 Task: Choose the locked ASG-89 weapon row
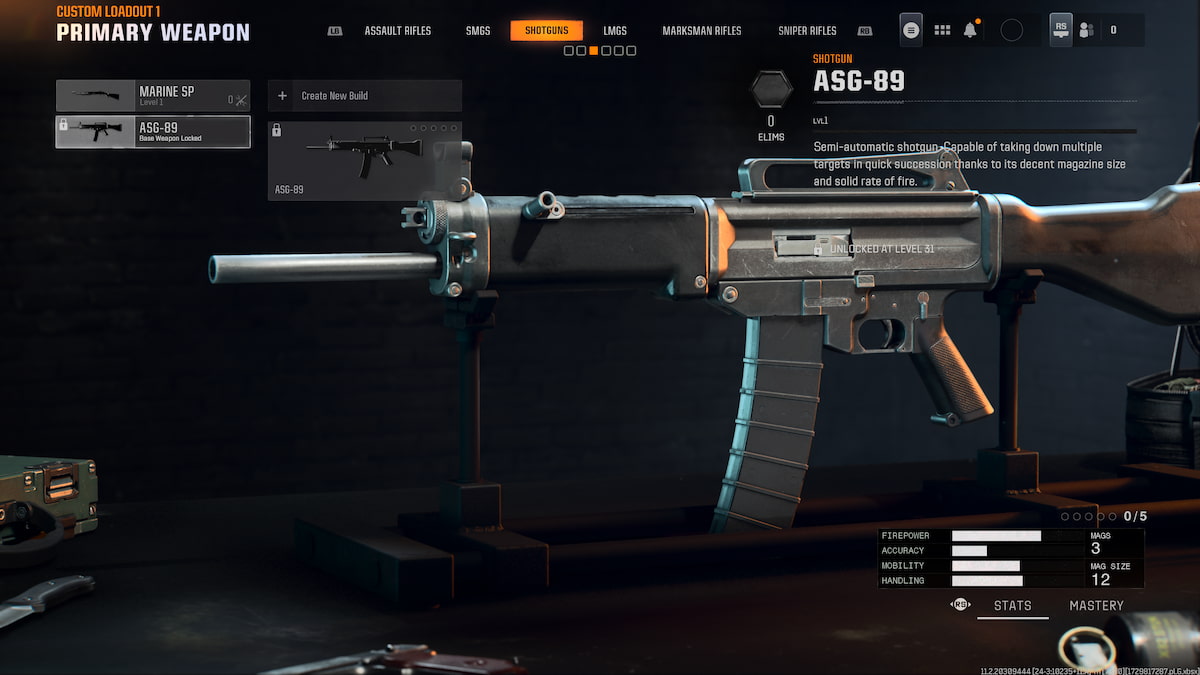point(153,132)
